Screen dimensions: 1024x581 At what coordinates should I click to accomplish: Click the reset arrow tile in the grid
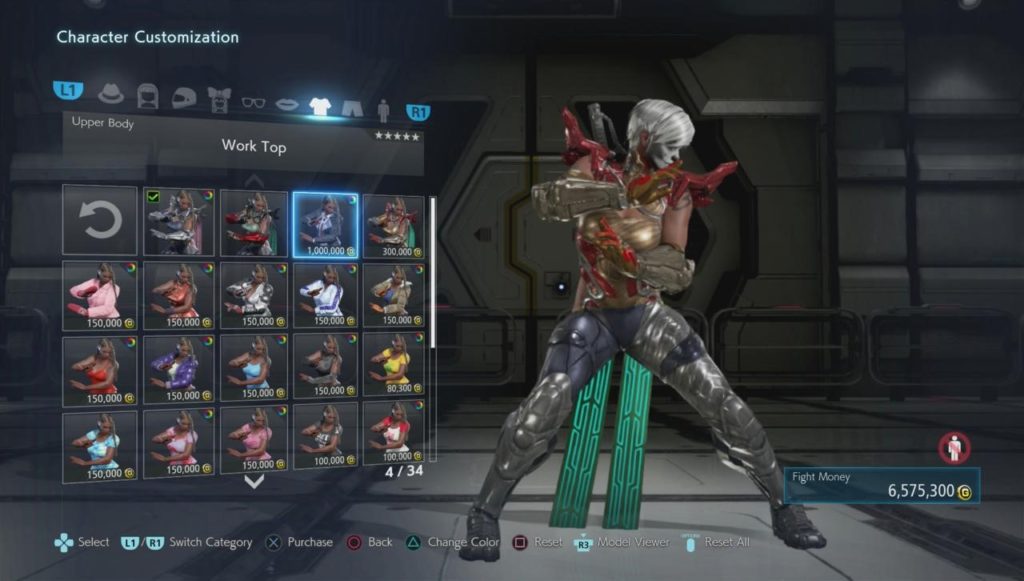tap(100, 220)
